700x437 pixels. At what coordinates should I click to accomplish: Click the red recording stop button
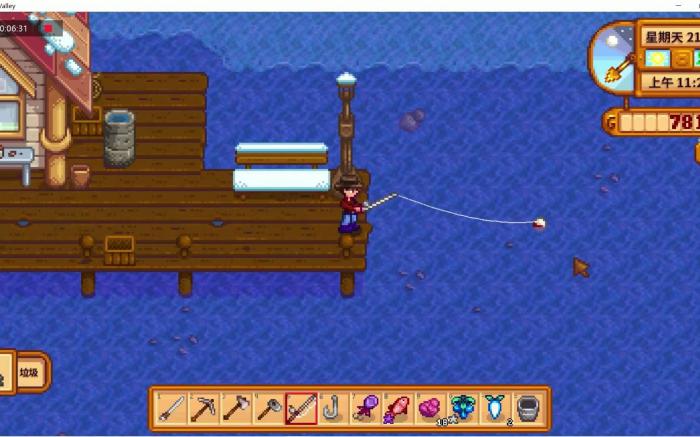click(47, 28)
